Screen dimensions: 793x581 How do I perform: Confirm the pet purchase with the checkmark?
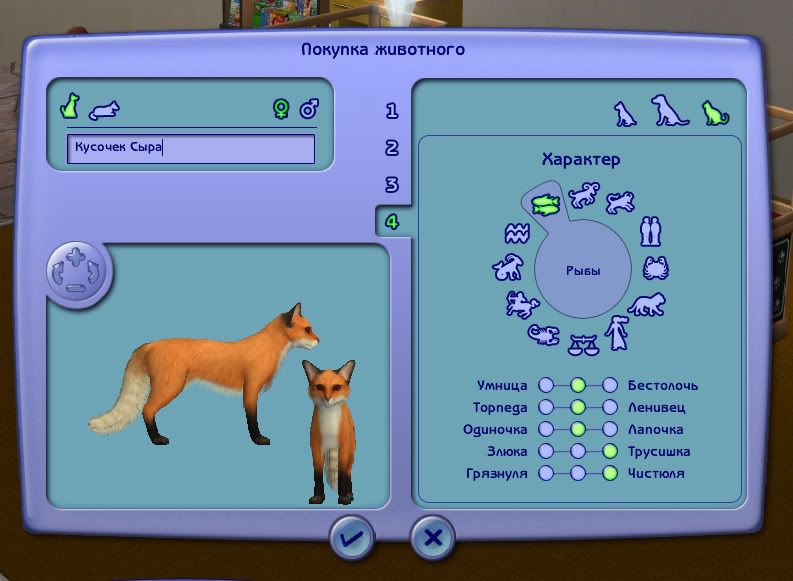pos(353,538)
